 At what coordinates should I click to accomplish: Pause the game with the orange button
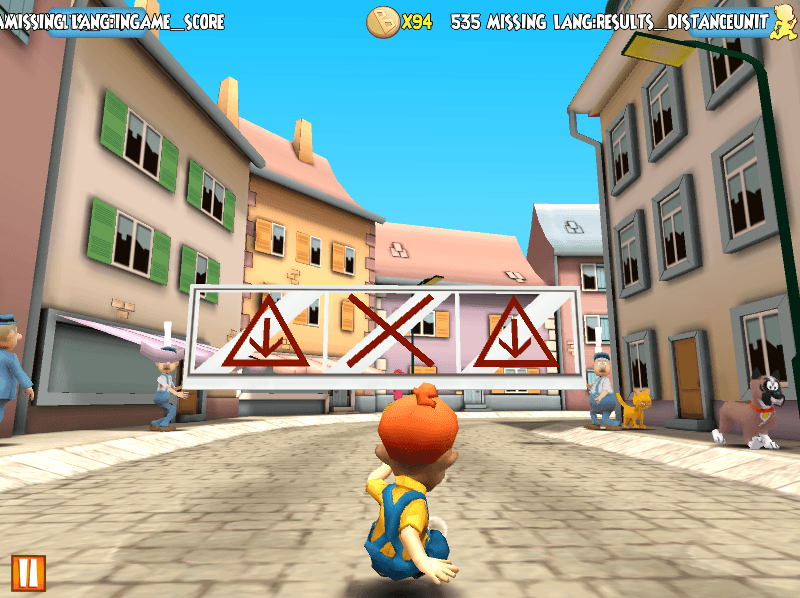tap(29, 571)
